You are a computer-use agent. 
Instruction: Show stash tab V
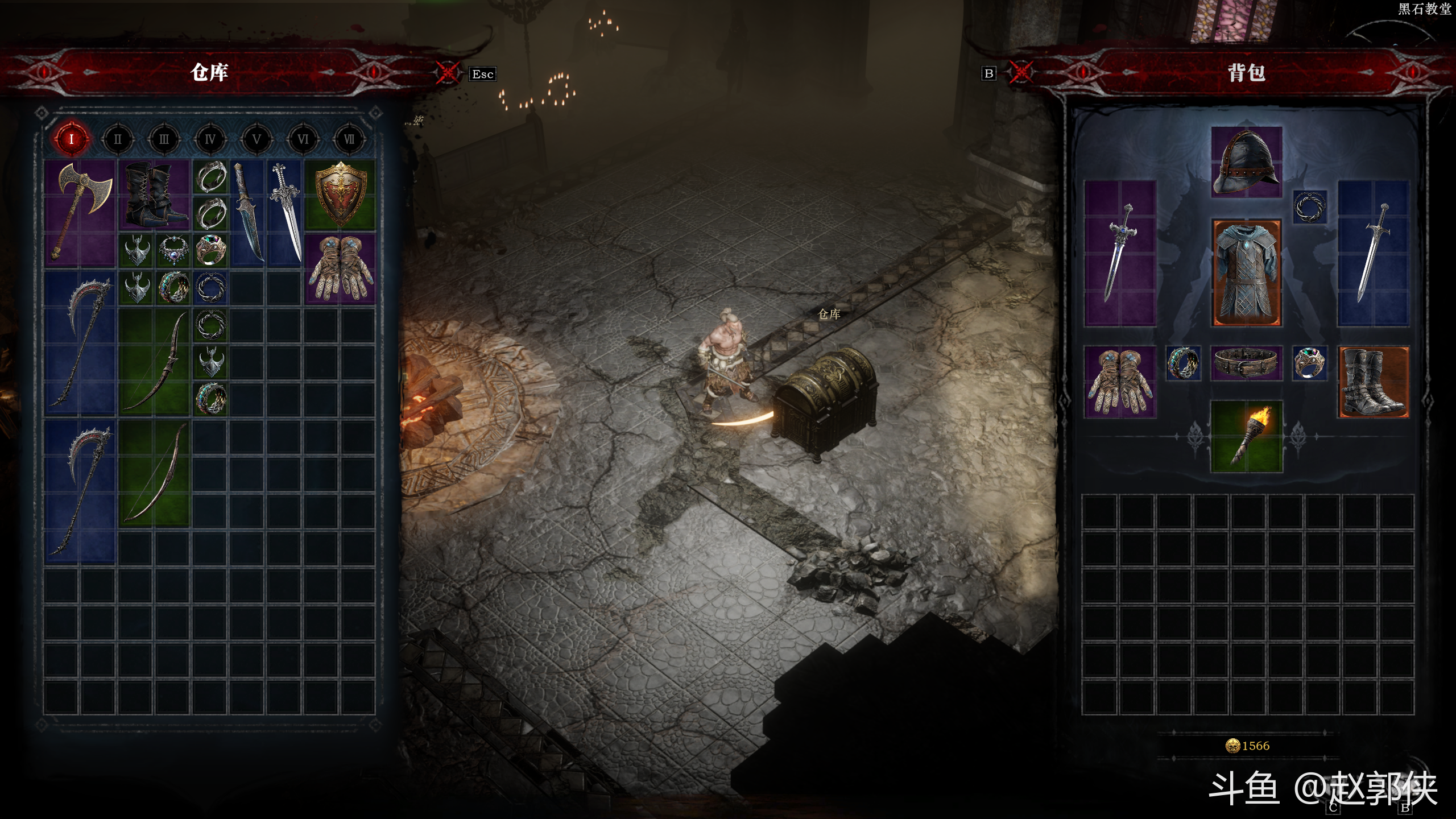257,139
